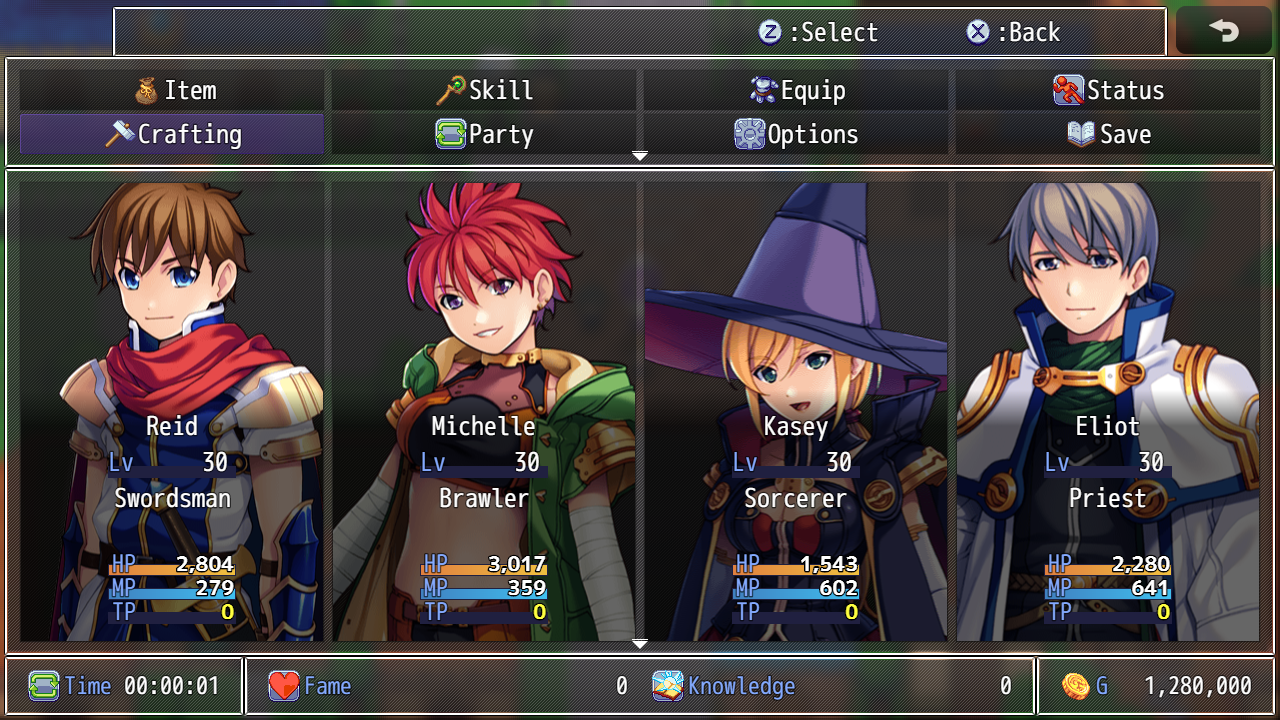Image resolution: width=1280 pixels, height=720 pixels.
Task: Pick Kasey the Sorcerer
Action: (x=796, y=410)
